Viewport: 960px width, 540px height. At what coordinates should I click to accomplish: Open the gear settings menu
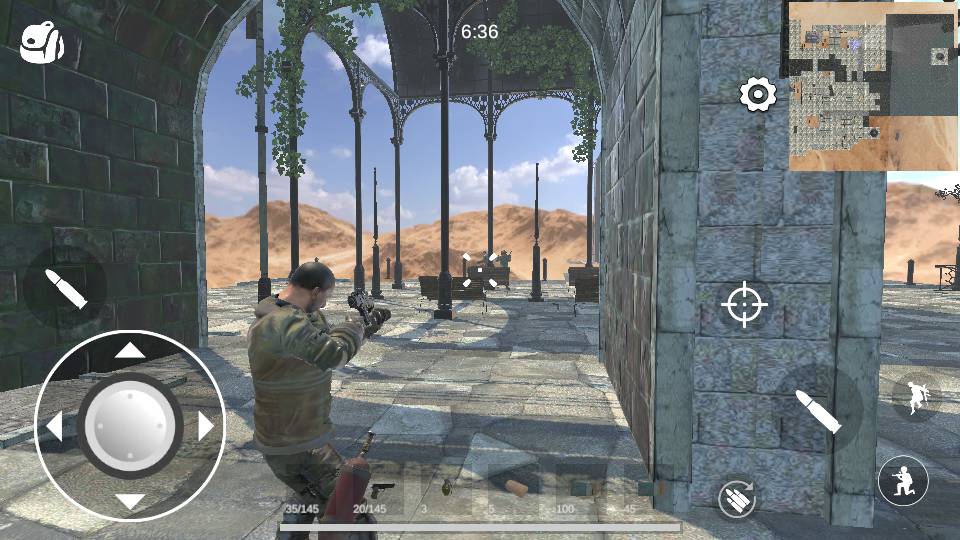(758, 95)
